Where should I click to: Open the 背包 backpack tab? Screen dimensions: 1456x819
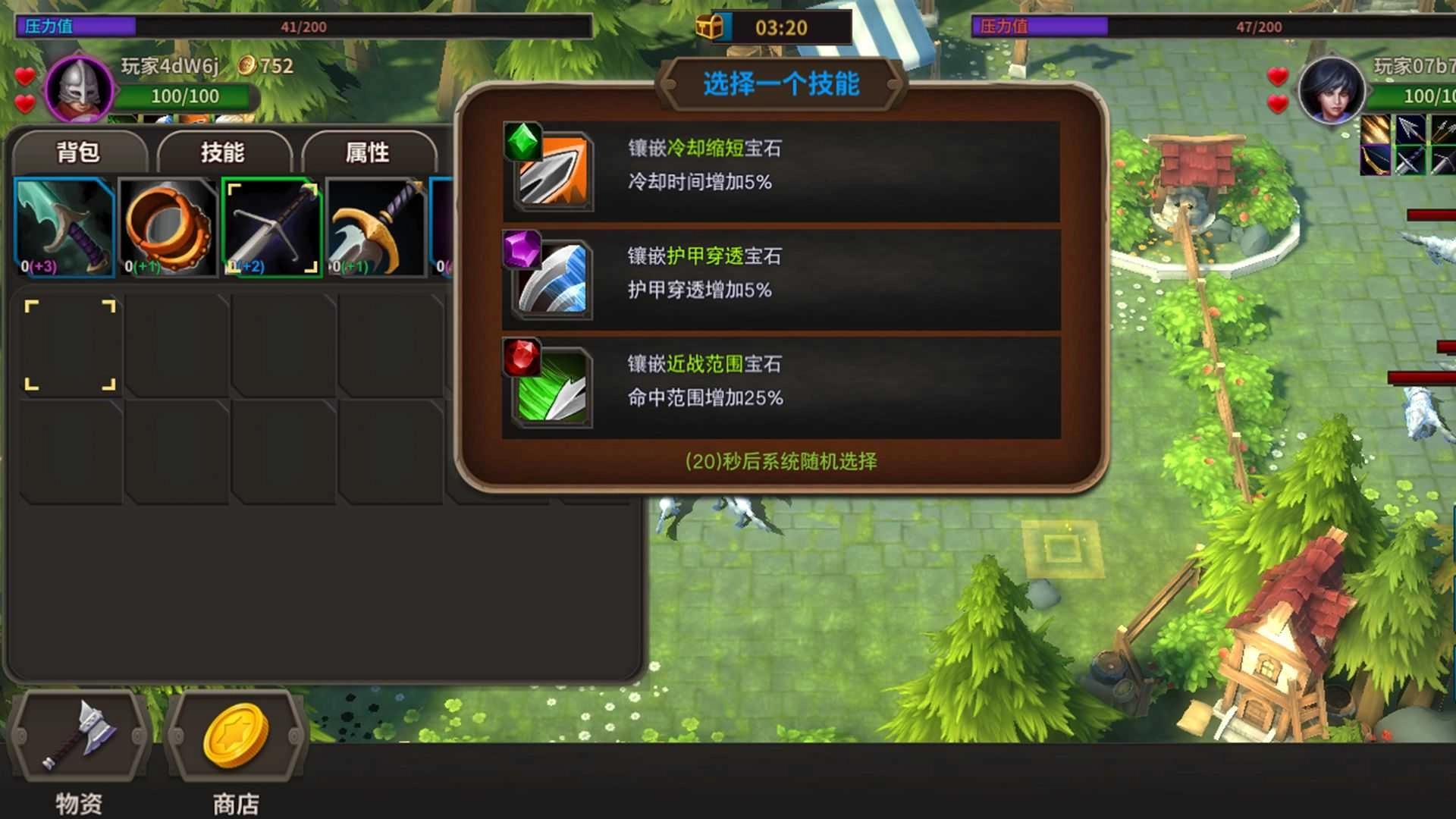pyautogui.click(x=78, y=152)
